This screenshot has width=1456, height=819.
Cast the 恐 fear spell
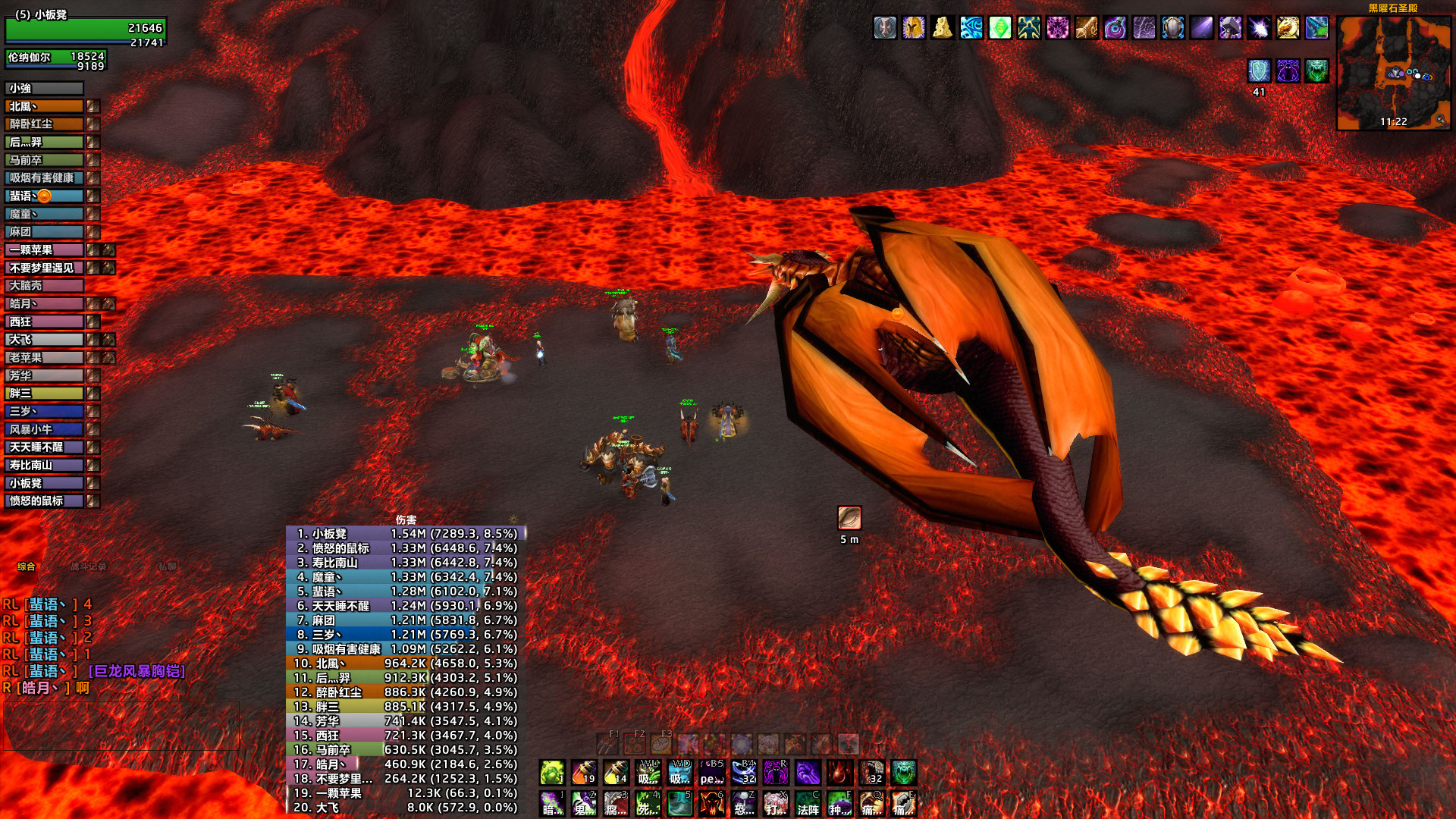coord(743,804)
